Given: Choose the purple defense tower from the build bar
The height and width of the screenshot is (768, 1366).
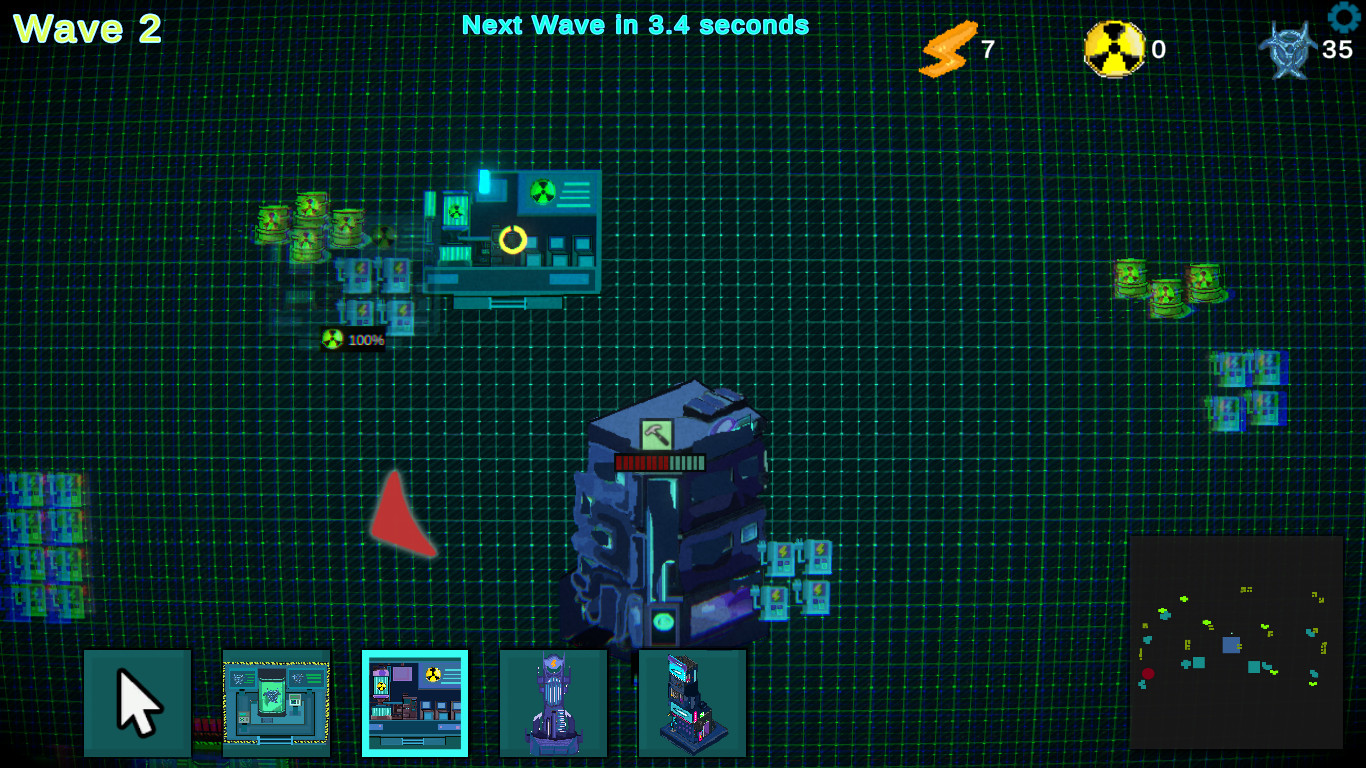Looking at the screenshot, I should coord(553,702).
